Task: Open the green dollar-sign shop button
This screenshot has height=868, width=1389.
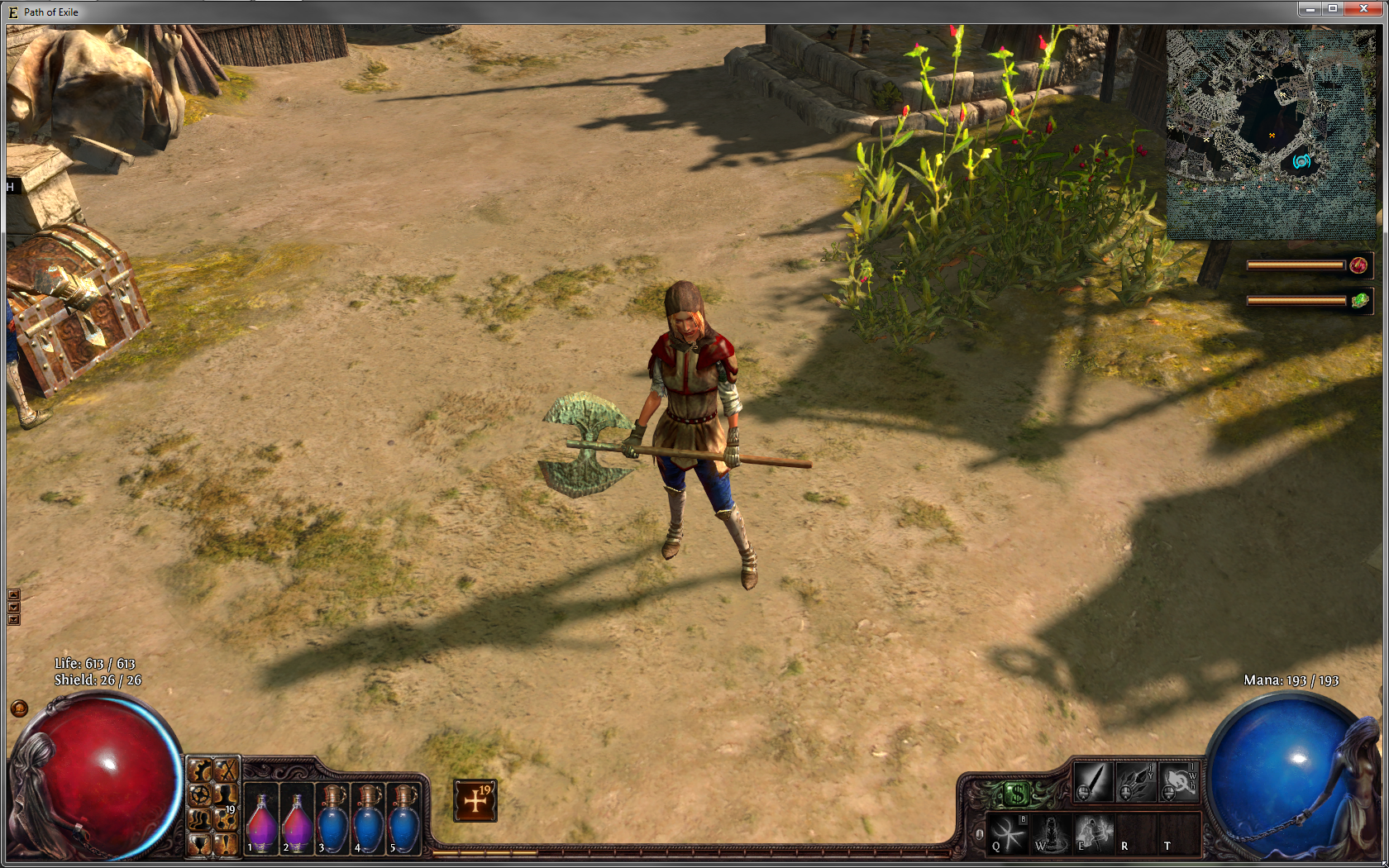Action: (1017, 795)
